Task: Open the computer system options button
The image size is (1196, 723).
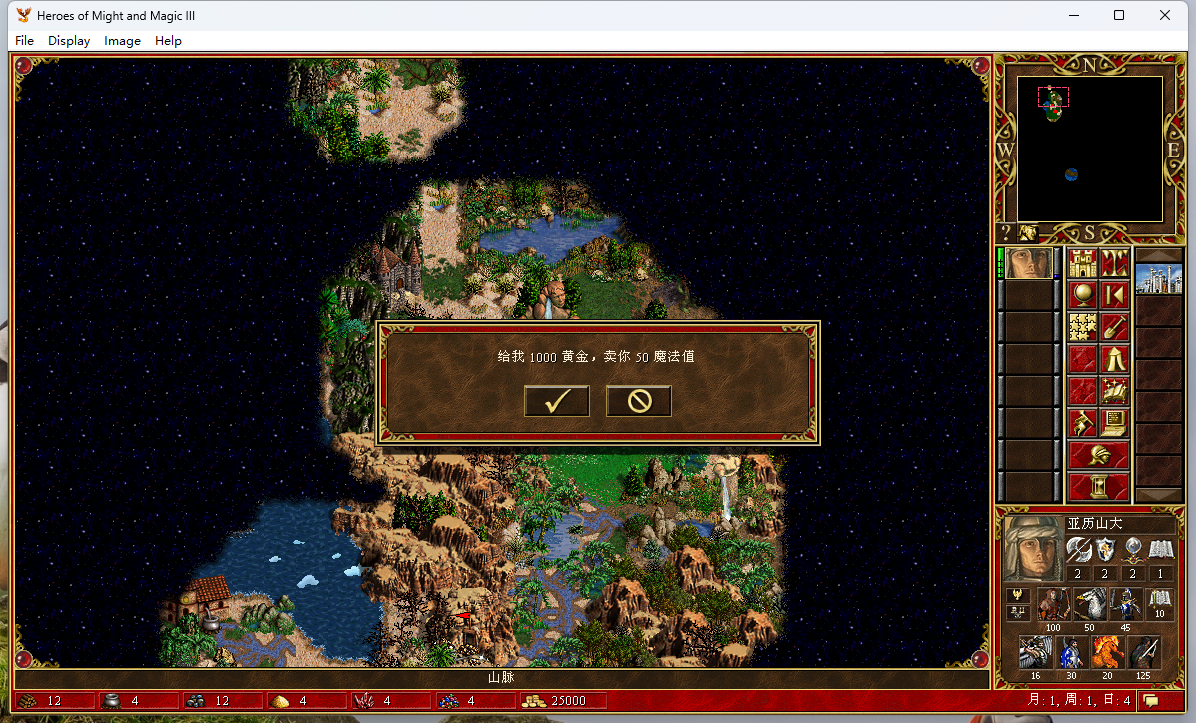Action: (x=1114, y=421)
